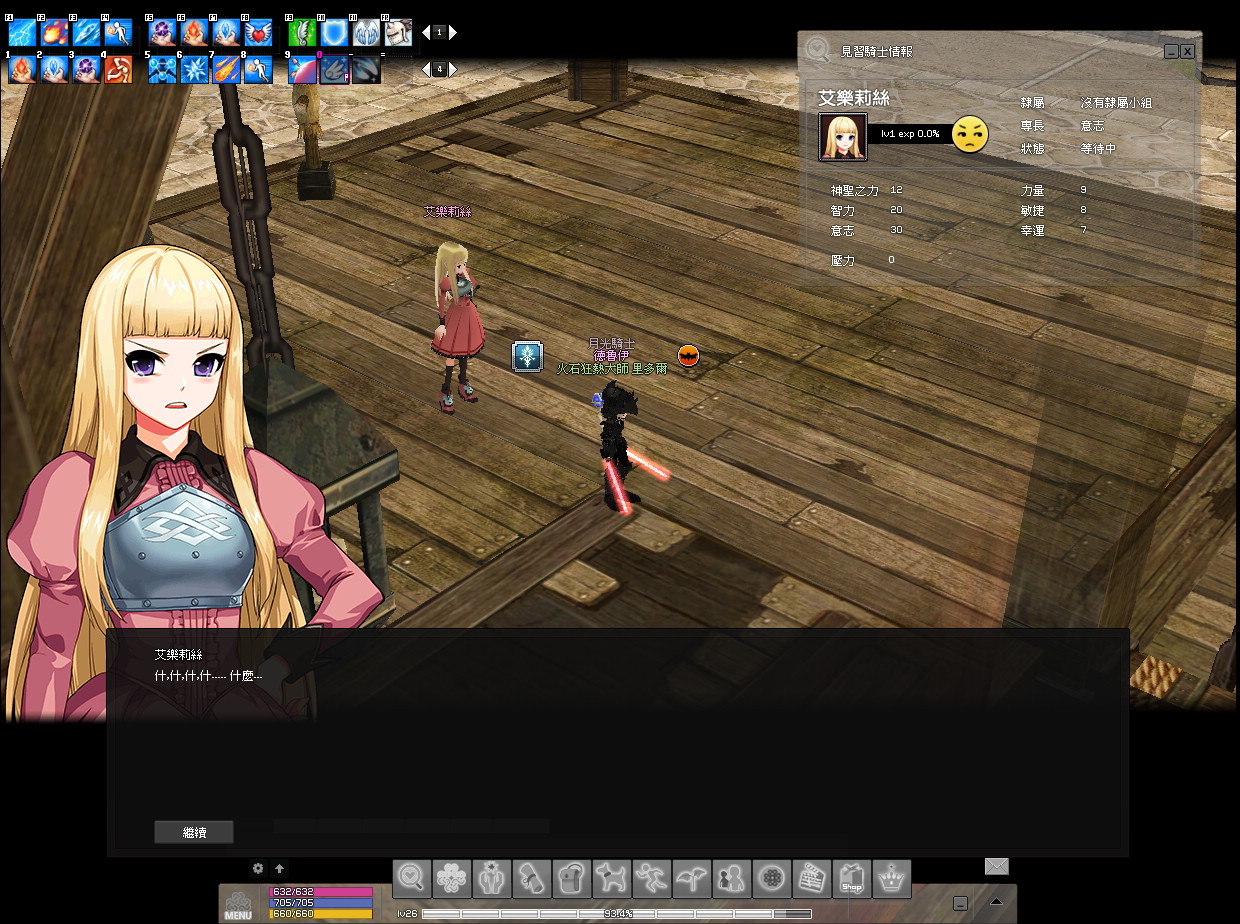1240x924 pixels.
Task: Click the 繼續 continue button in dialogue
Action: (194, 832)
